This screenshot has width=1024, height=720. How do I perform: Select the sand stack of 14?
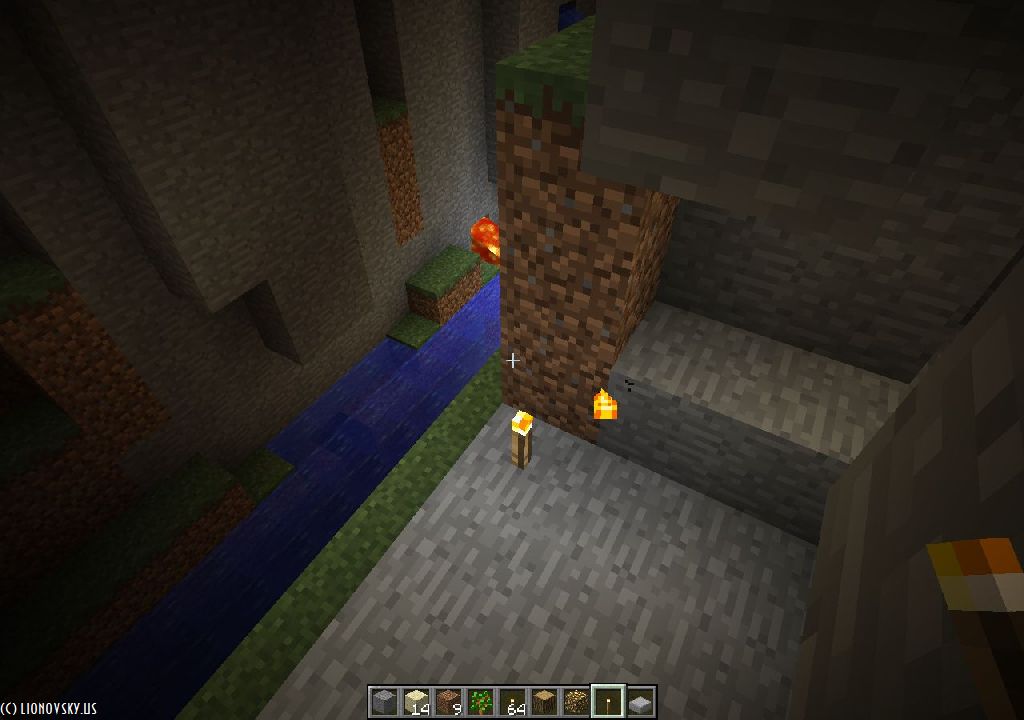click(415, 702)
